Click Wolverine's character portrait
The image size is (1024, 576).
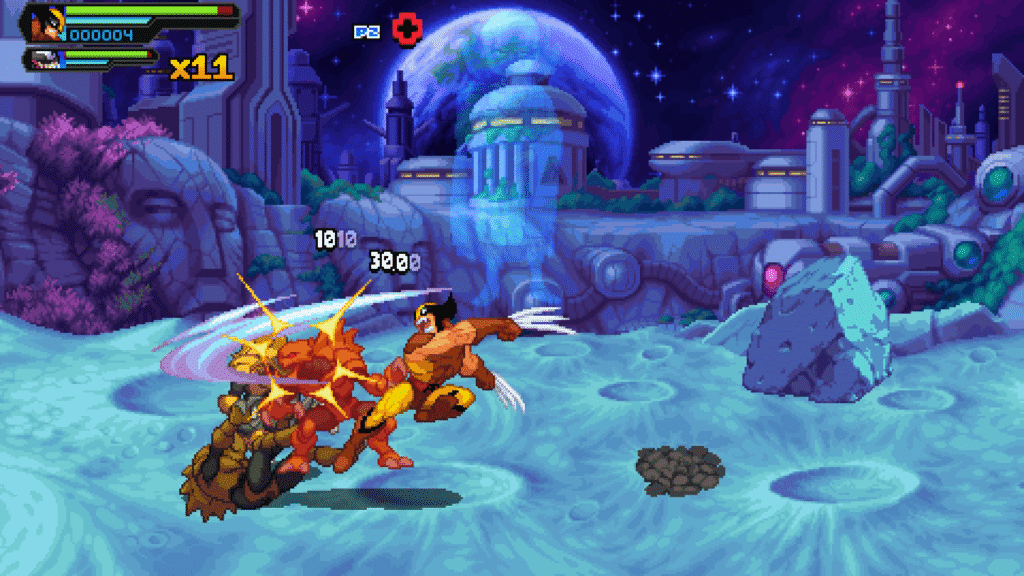[45, 23]
